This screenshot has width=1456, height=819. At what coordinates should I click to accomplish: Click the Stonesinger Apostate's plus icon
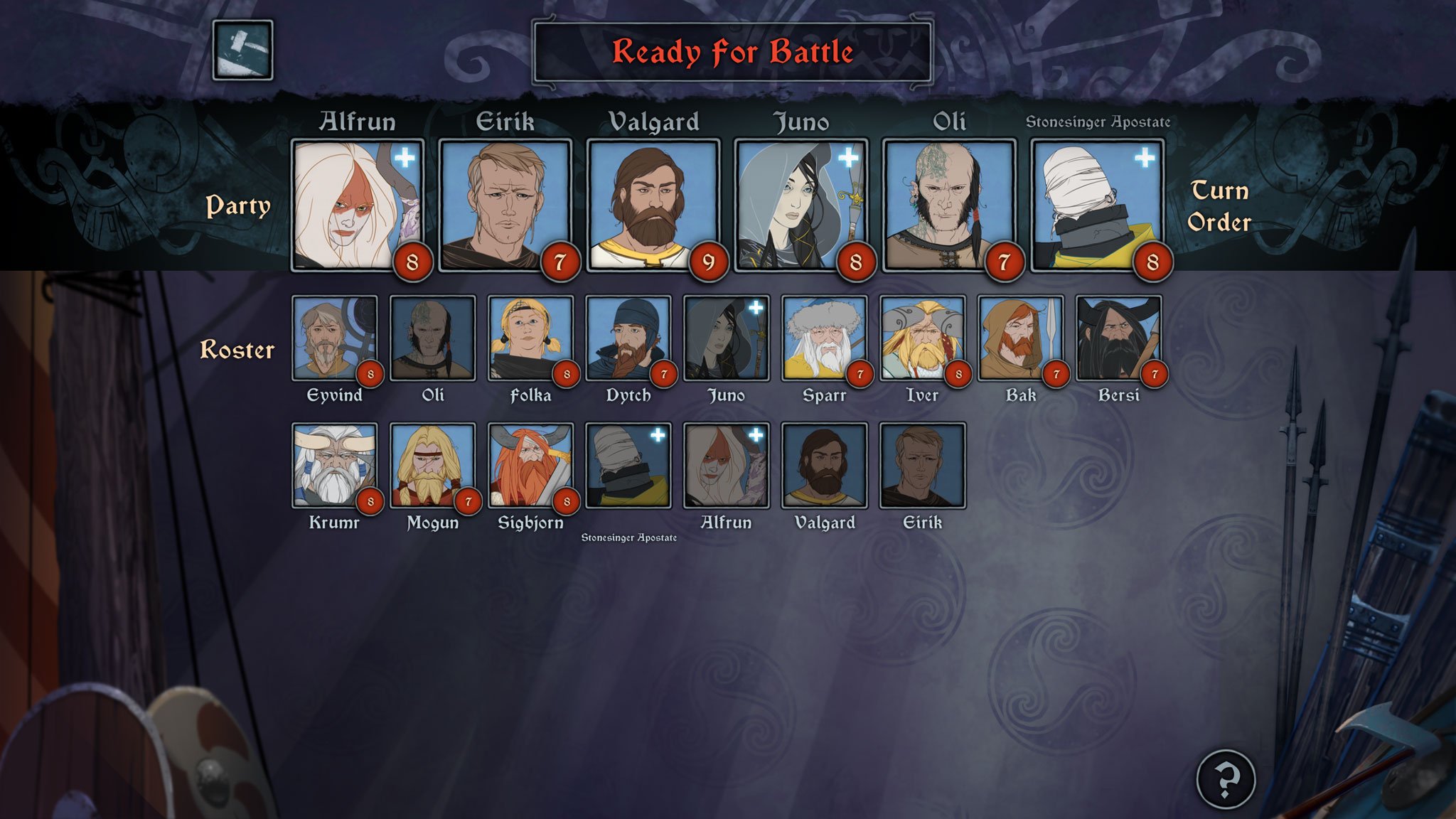pos(1145,158)
